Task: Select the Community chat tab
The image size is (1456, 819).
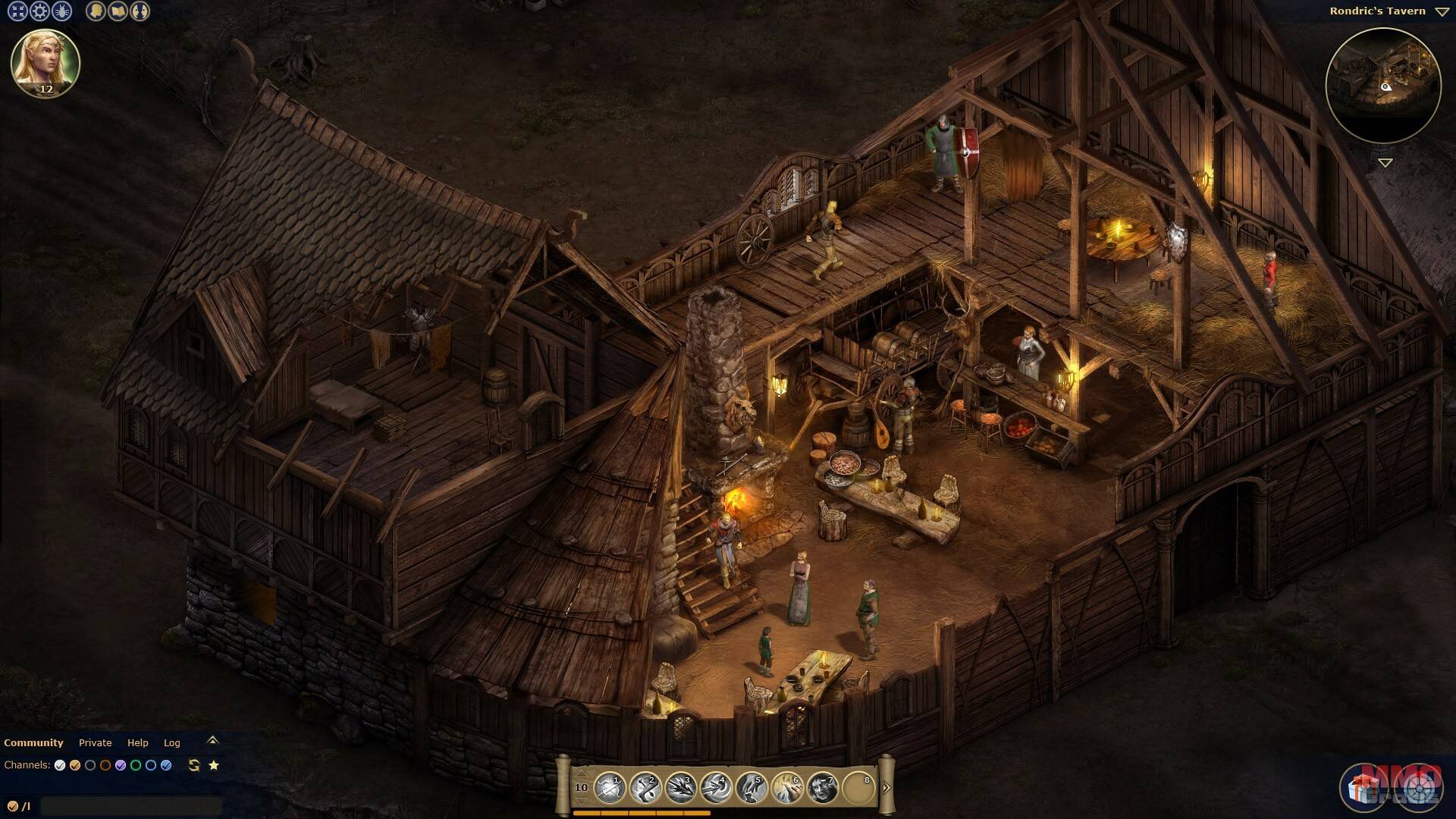Action: pos(33,742)
